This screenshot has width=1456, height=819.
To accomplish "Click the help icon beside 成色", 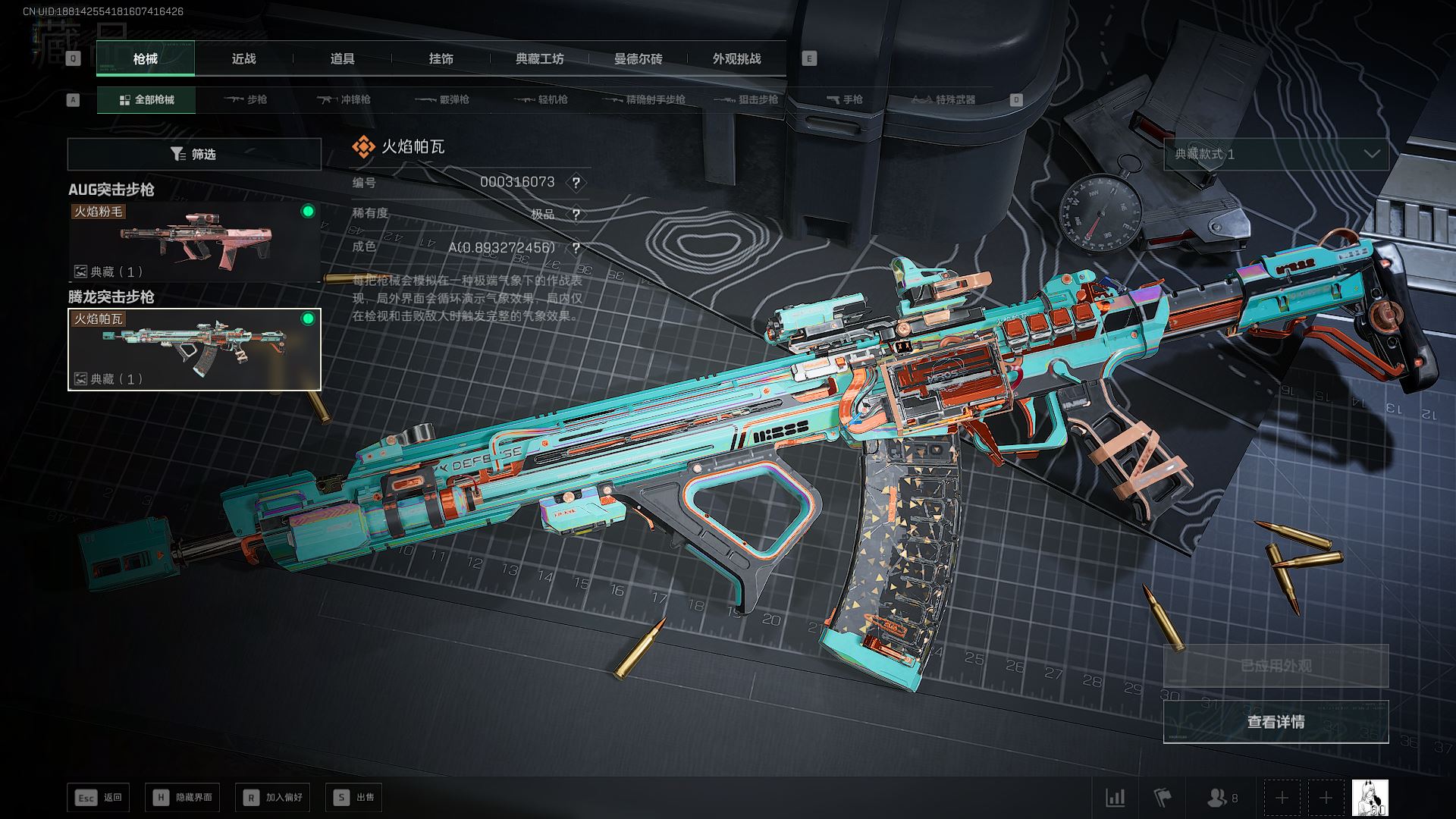I will [576, 248].
